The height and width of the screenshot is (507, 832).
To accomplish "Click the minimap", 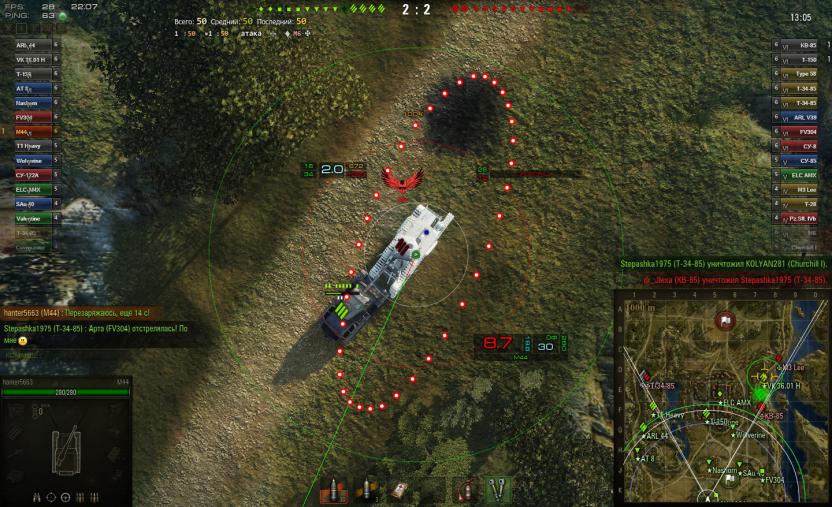I will point(722,398).
